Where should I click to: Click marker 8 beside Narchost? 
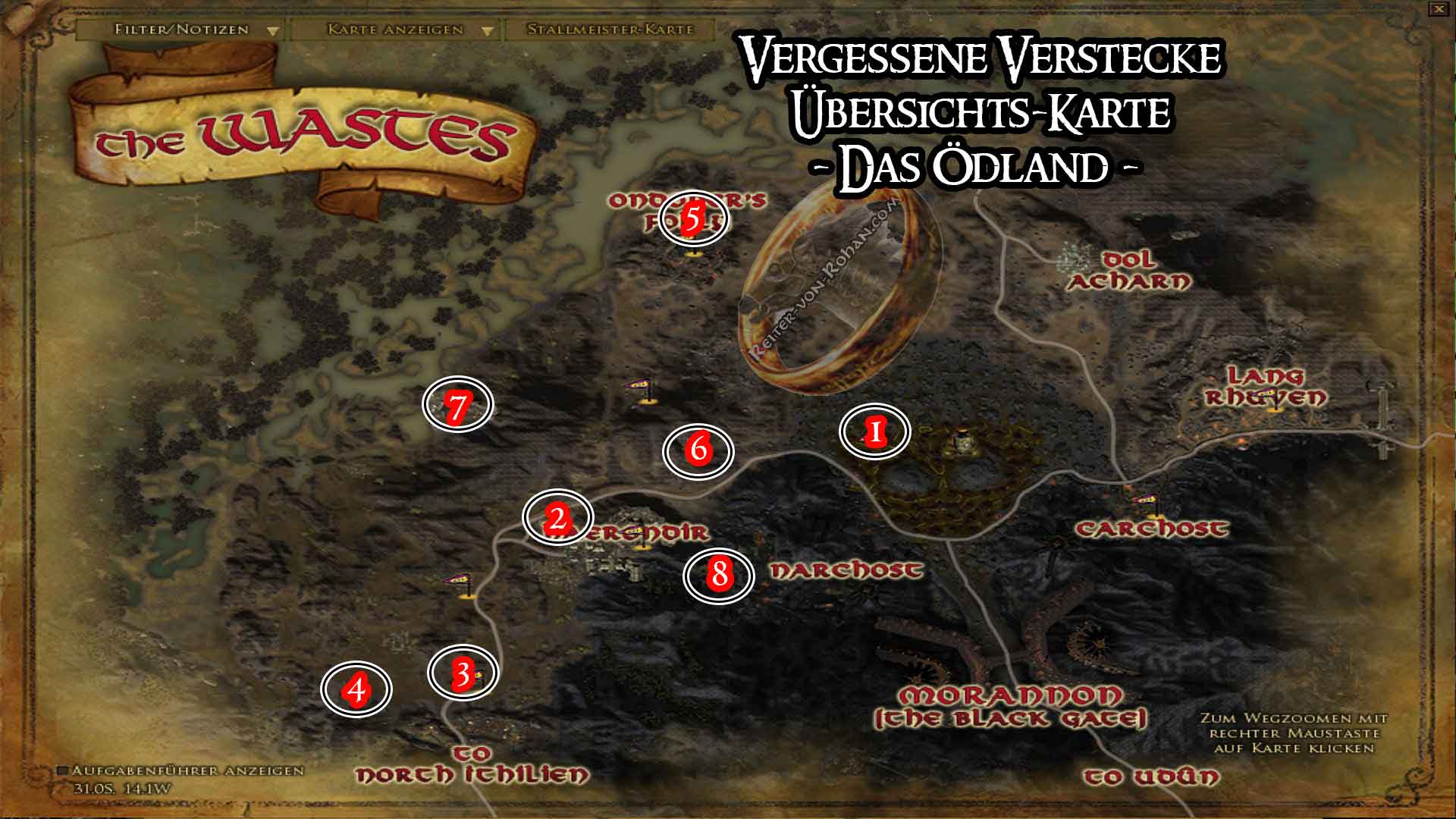click(x=719, y=575)
